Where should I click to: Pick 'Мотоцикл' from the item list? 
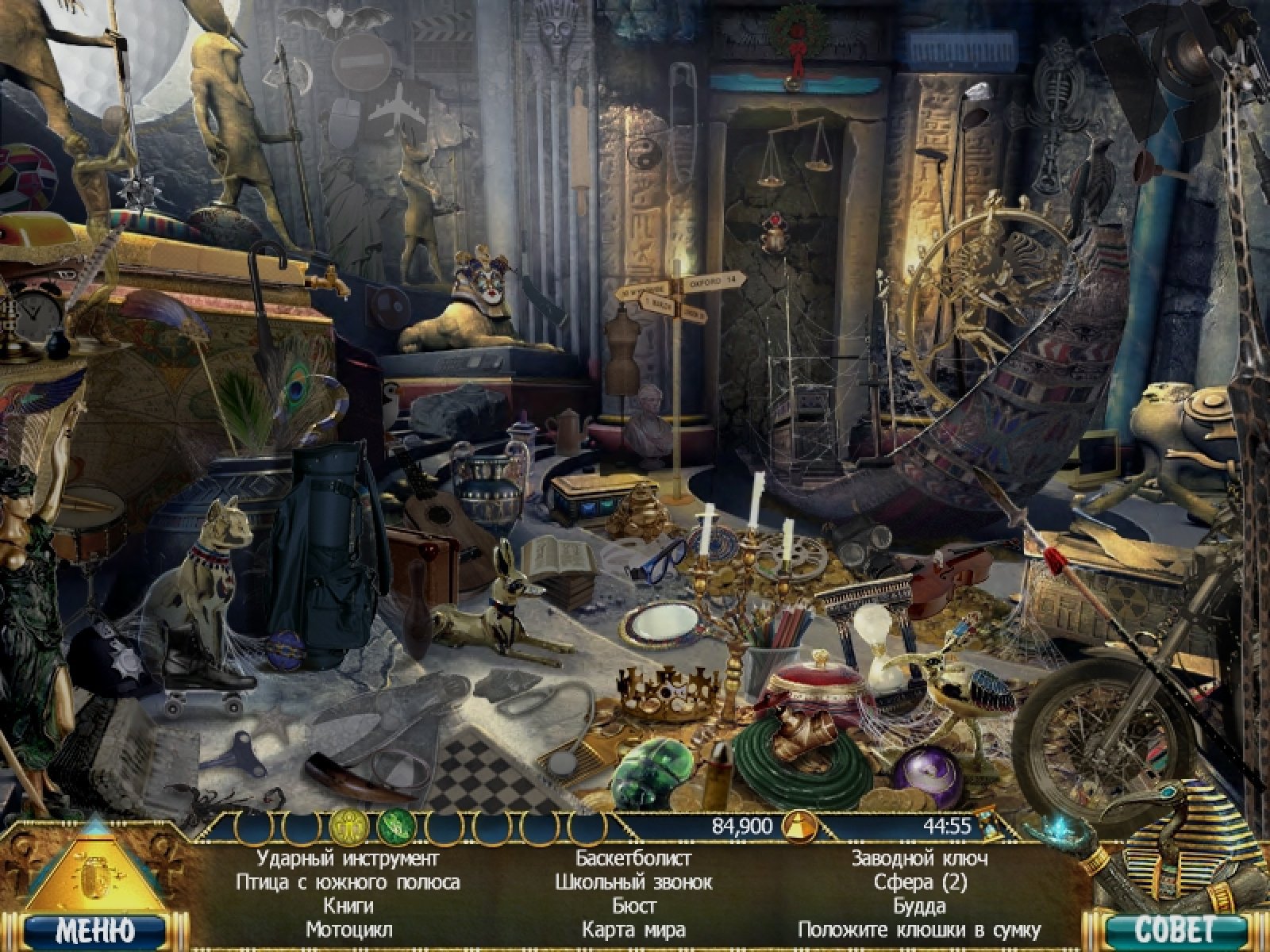tap(348, 929)
